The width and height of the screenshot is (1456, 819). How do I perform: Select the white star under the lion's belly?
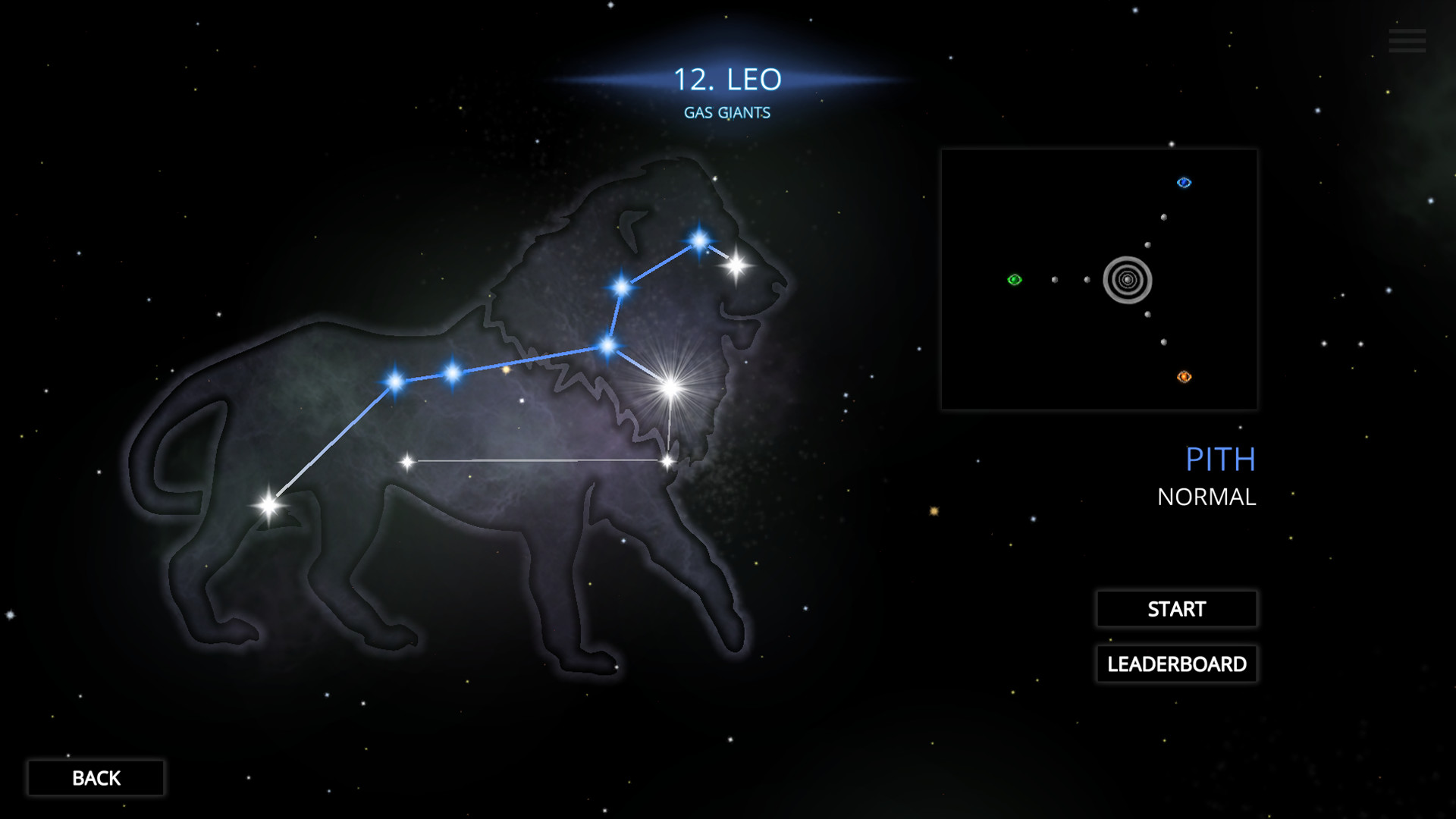[x=407, y=460]
